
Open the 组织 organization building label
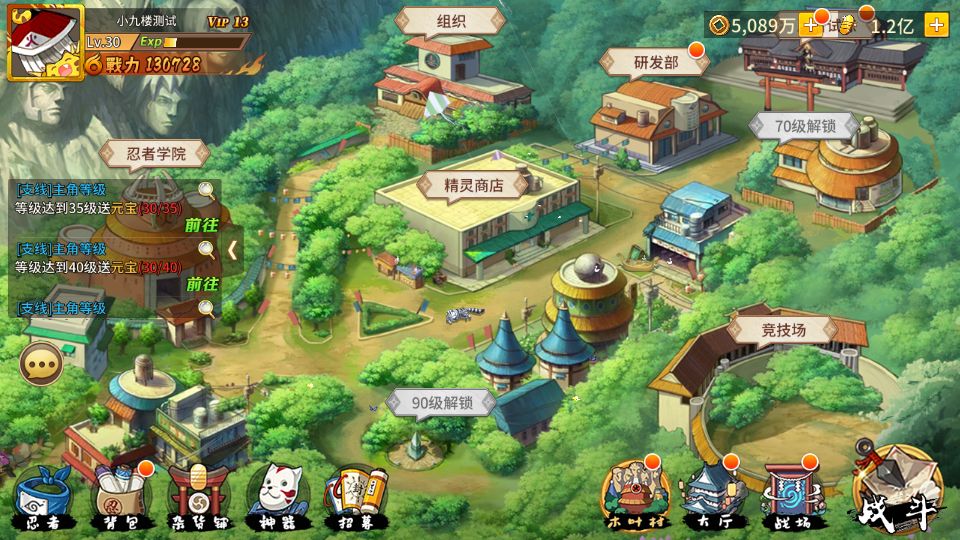(x=451, y=21)
